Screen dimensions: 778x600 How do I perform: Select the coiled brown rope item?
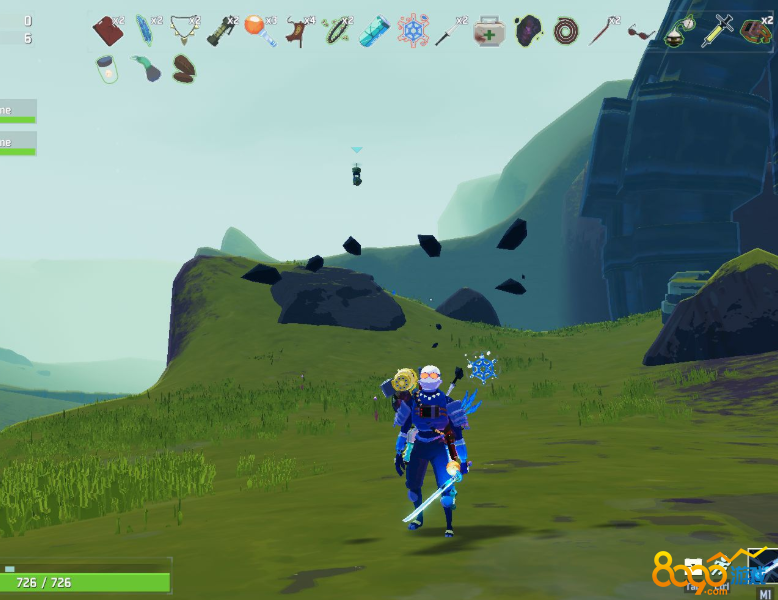[x=566, y=31]
